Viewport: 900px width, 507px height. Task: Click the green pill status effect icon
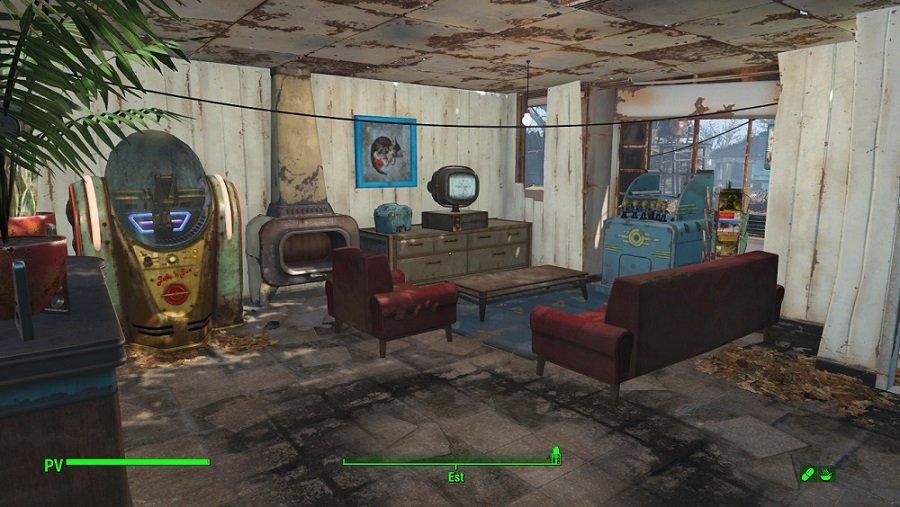tap(808, 473)
